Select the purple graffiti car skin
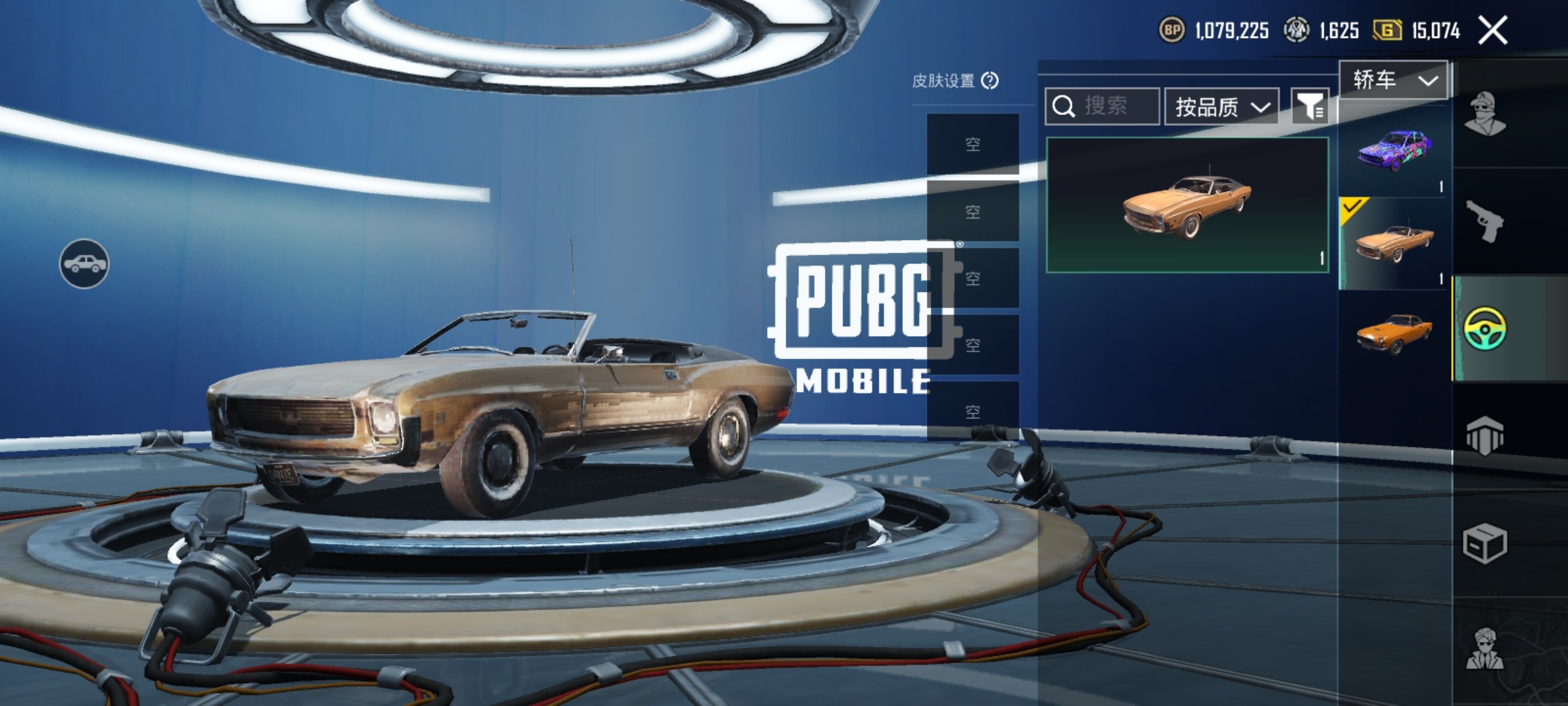Screen dimensions: 1568x706 (x=1394, y=150)
